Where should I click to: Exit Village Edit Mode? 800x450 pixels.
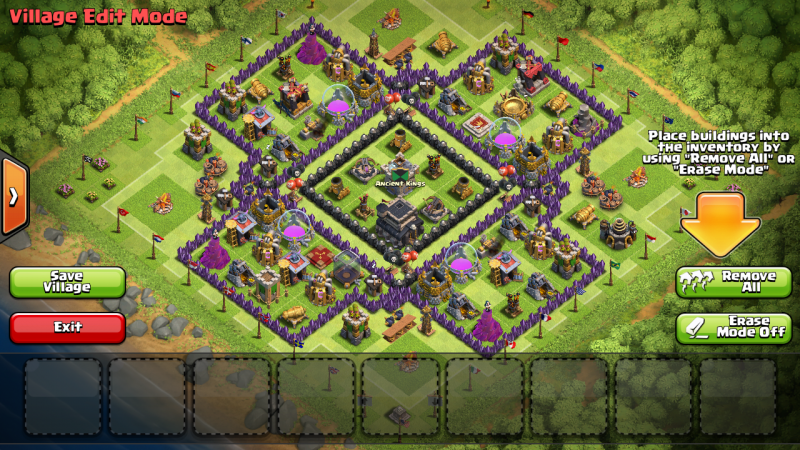[68, 327]
